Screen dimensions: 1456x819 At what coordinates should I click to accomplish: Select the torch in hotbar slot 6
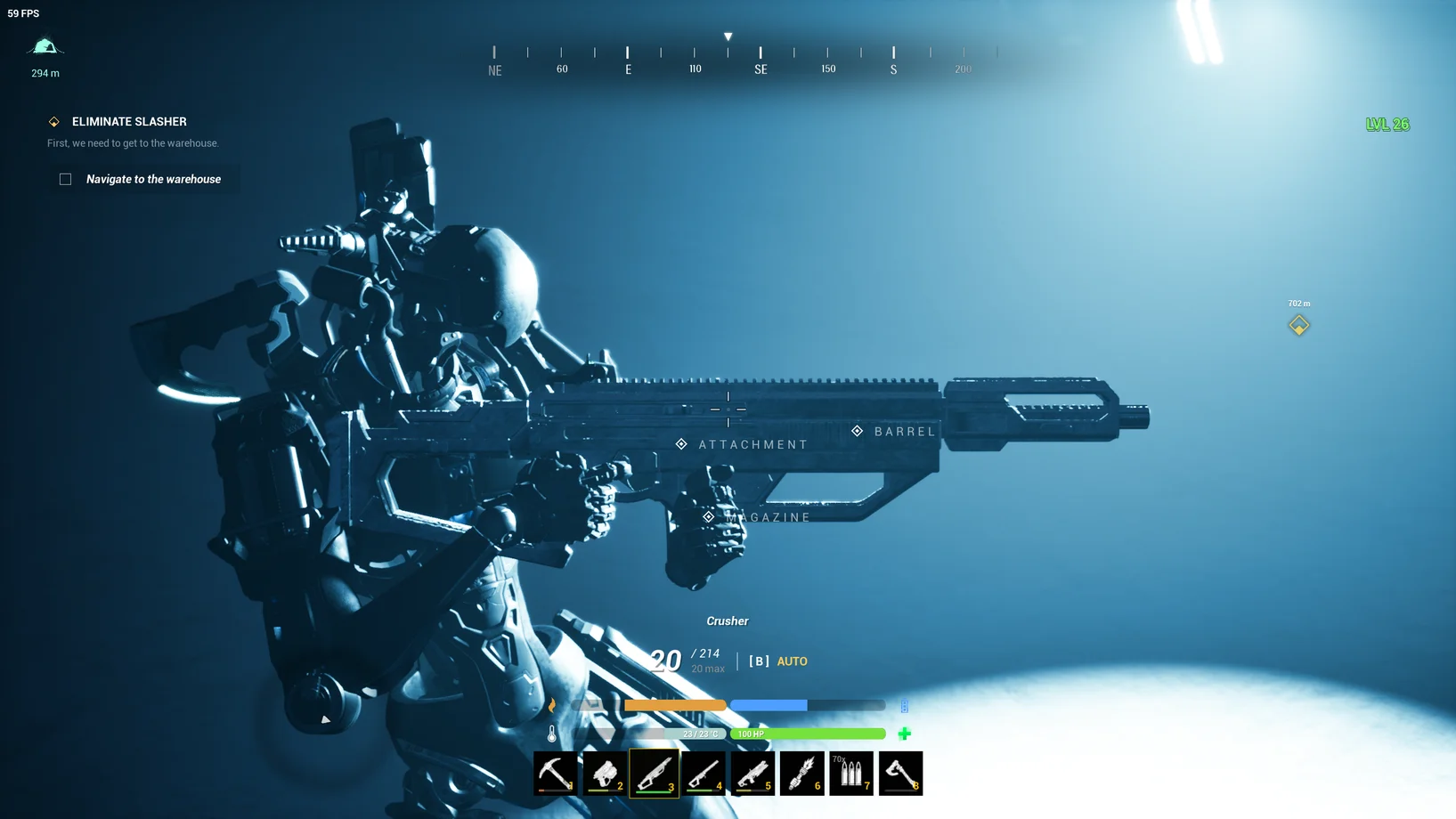click(801, 773)
